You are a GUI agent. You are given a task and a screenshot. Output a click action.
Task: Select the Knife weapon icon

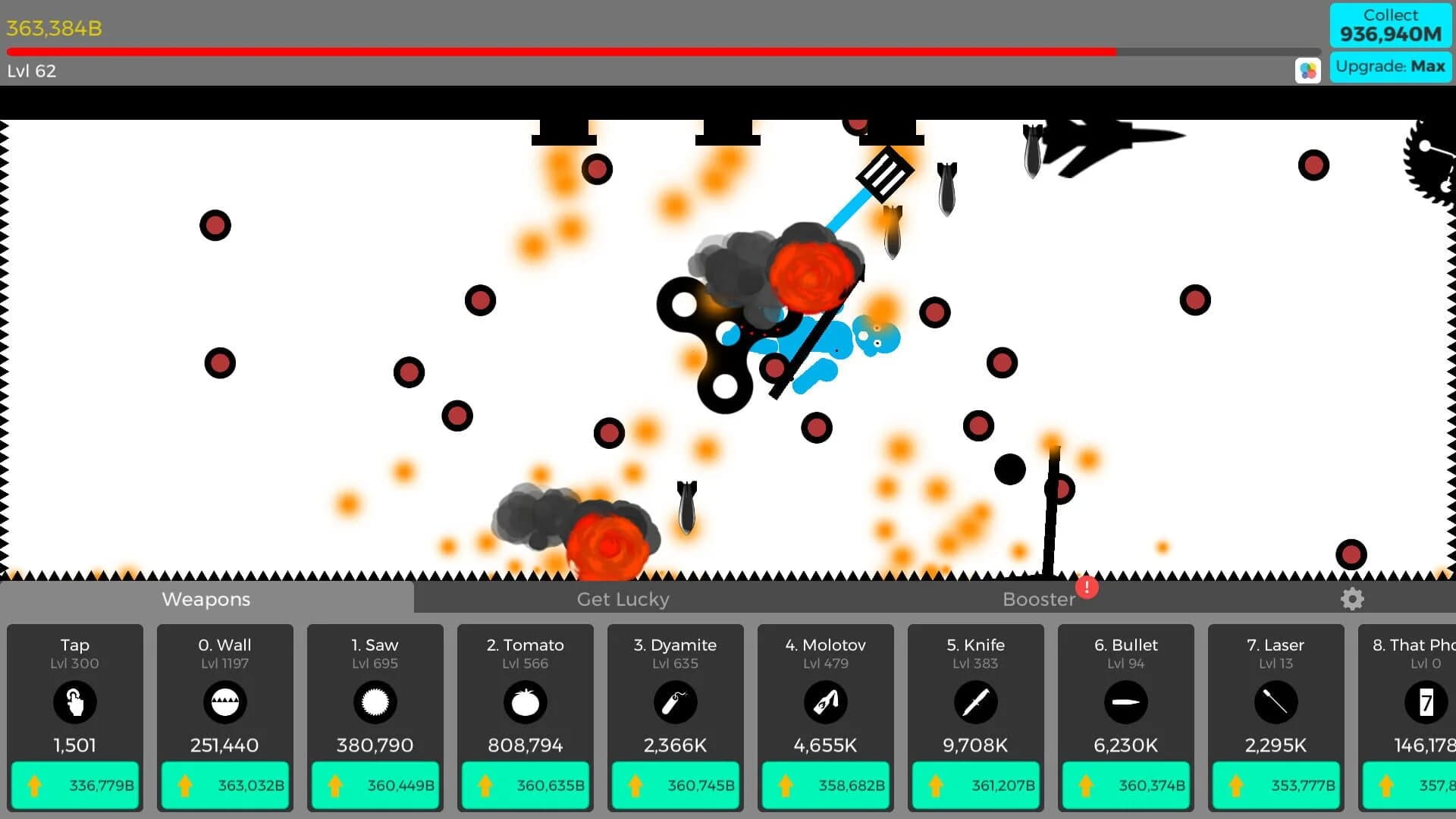(975, 702)
